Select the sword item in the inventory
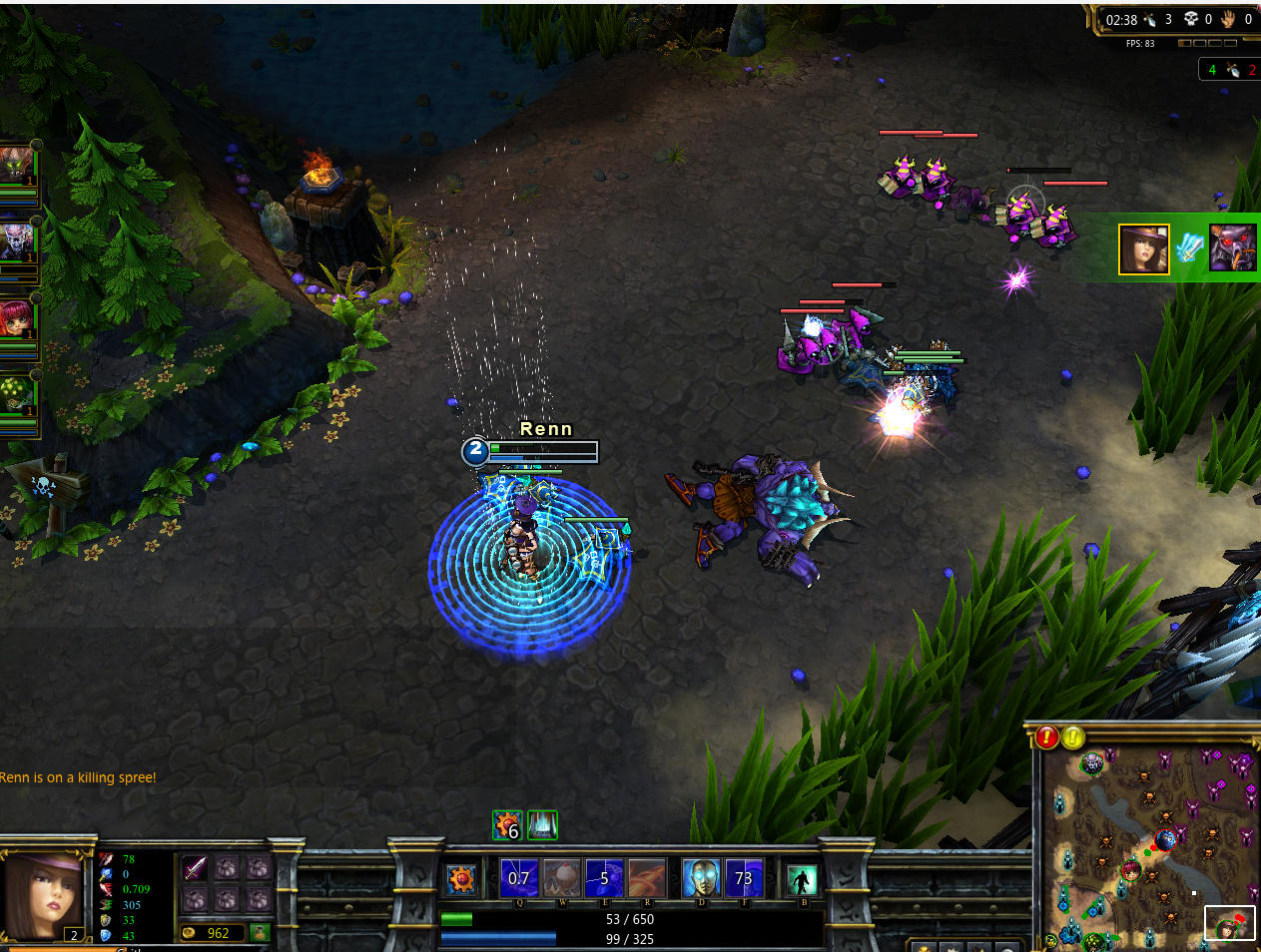This screenshot has width=1261, height=952. pyautogui.click(x=195, y=868)
